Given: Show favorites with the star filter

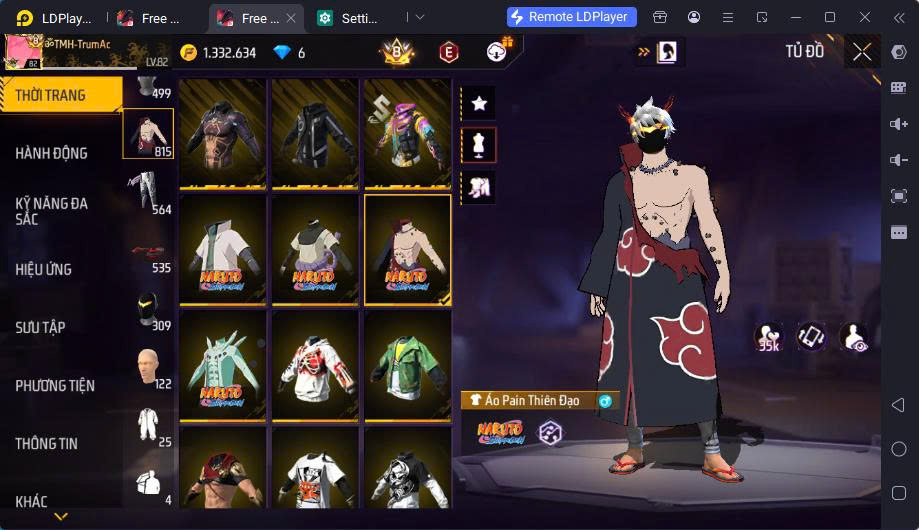Looking at the screenshot, I should click(x=478, y=102).
